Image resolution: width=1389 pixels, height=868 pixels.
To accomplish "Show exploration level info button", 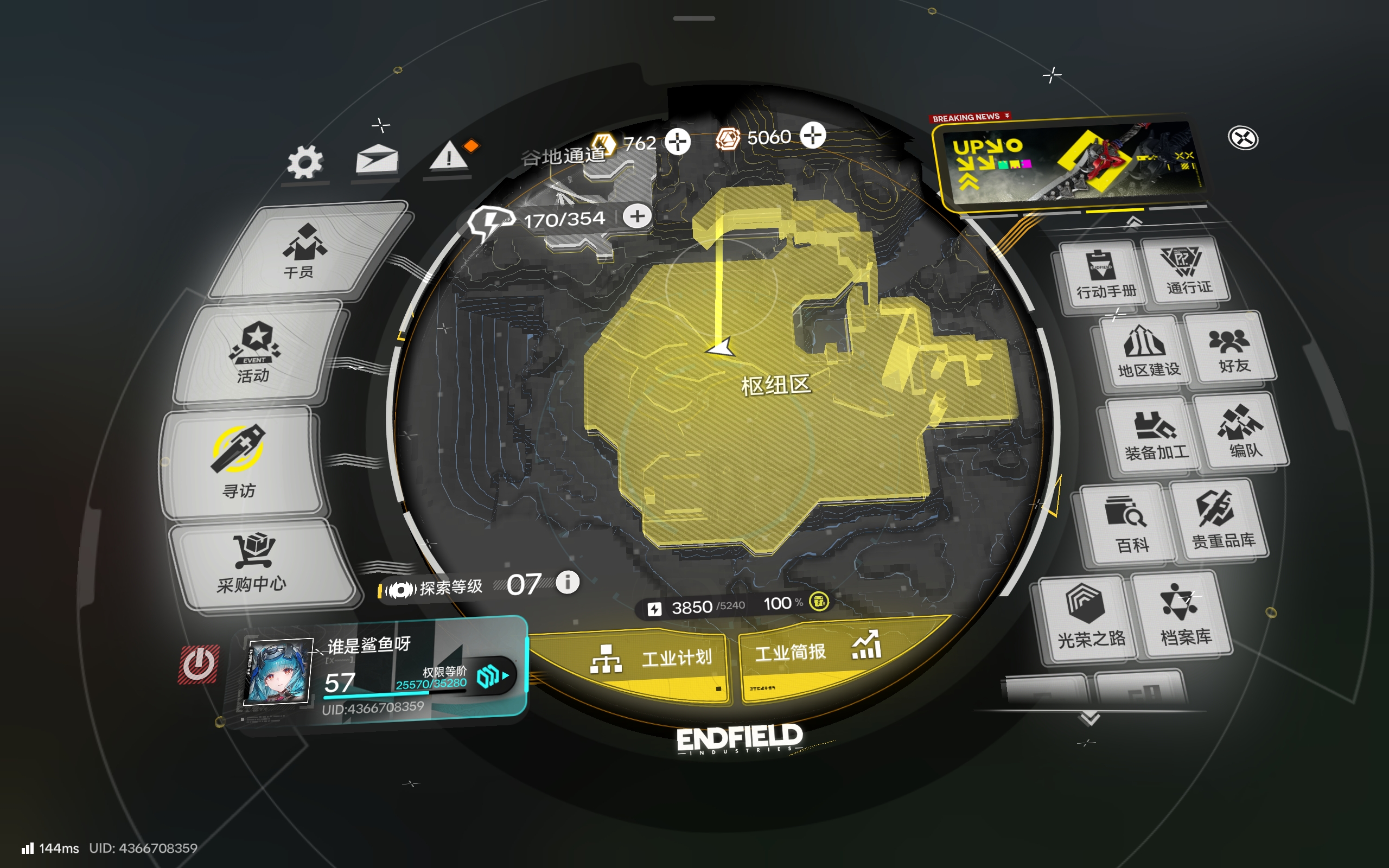I will click(568, 582).
